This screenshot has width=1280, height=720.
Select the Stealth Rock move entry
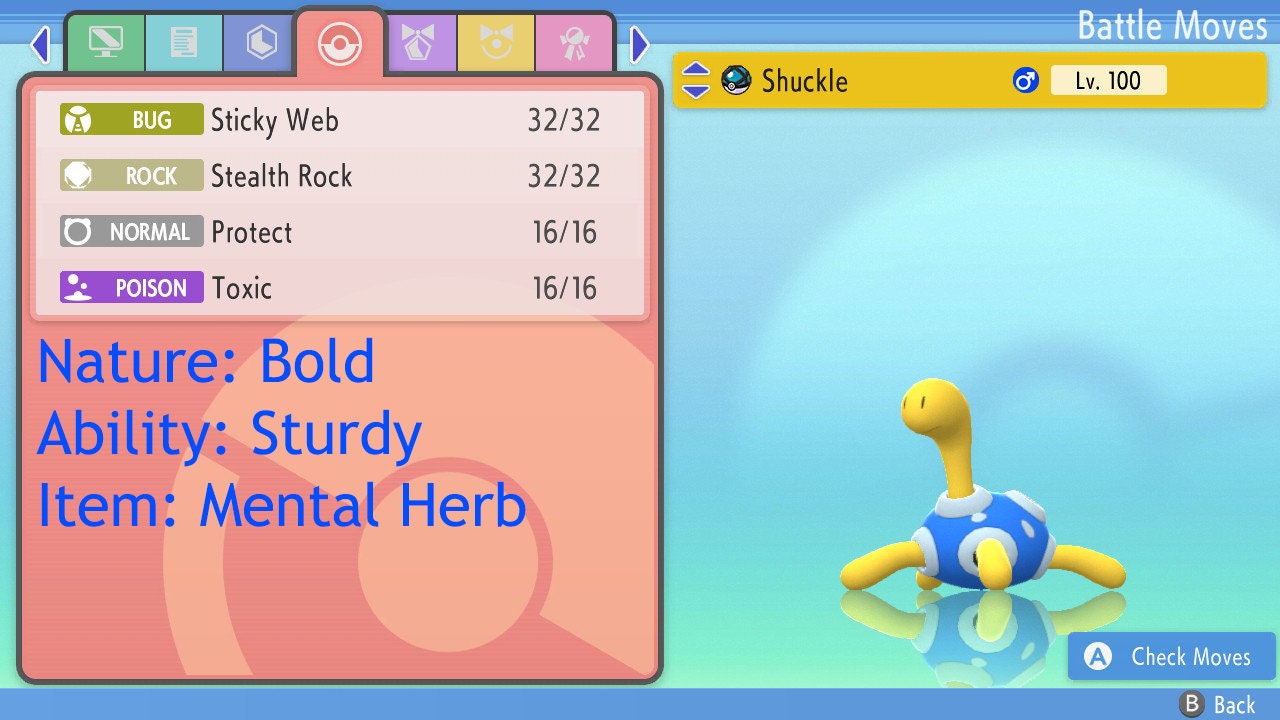[340, 176]
